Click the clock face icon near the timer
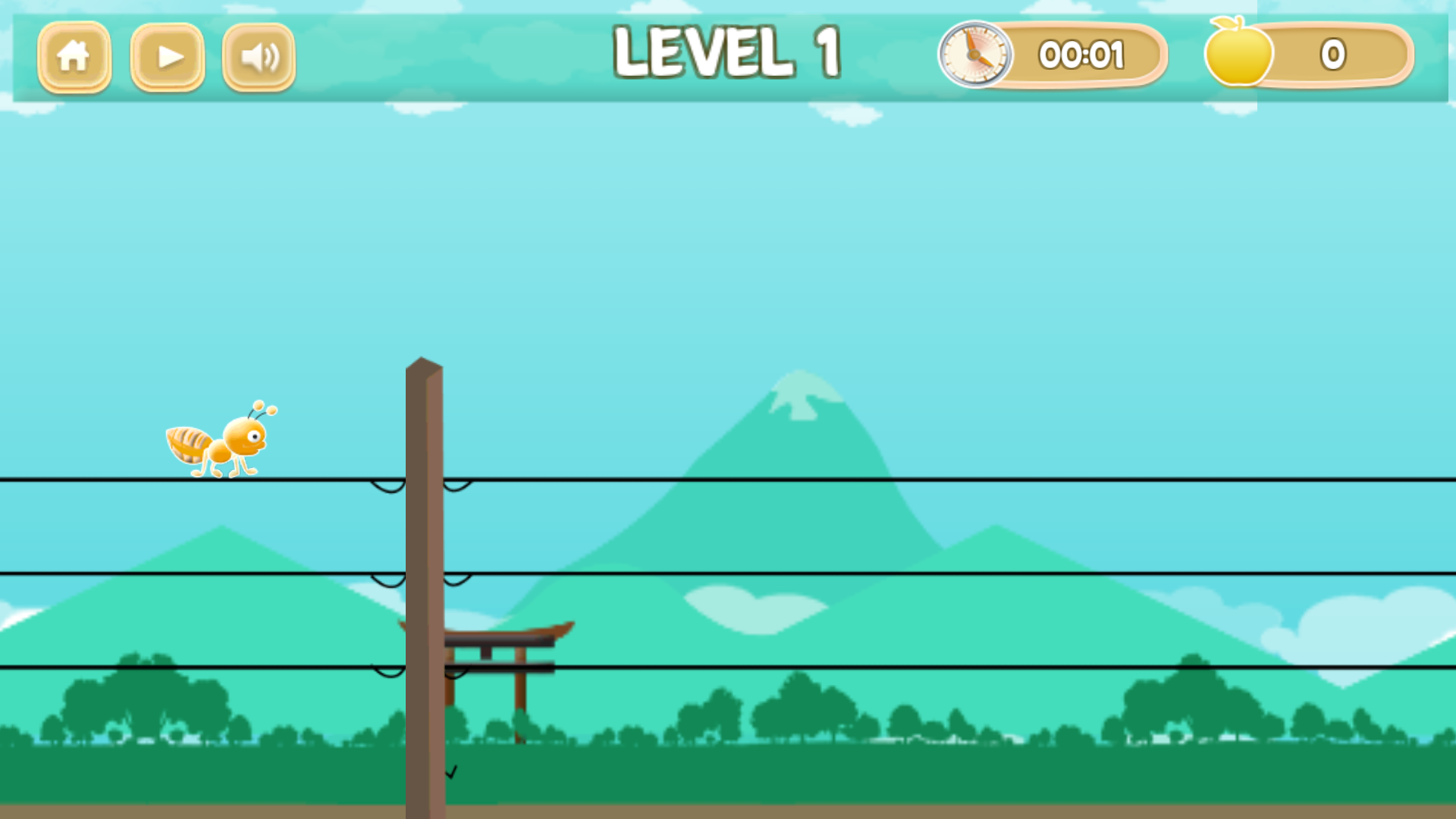The width and height of the screenshot is (1456, 819). click(977, 54)
